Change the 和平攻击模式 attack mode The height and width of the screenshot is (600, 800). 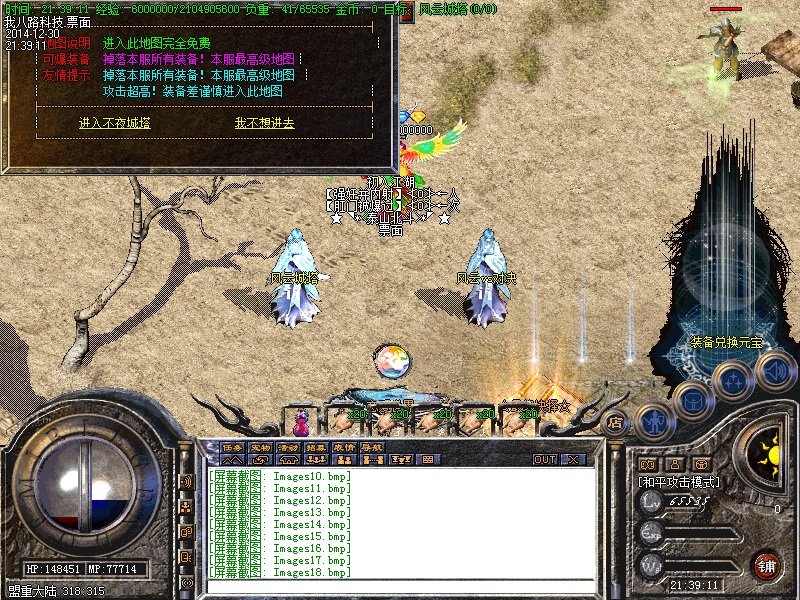pyautogui.click(x=680, y=481)
